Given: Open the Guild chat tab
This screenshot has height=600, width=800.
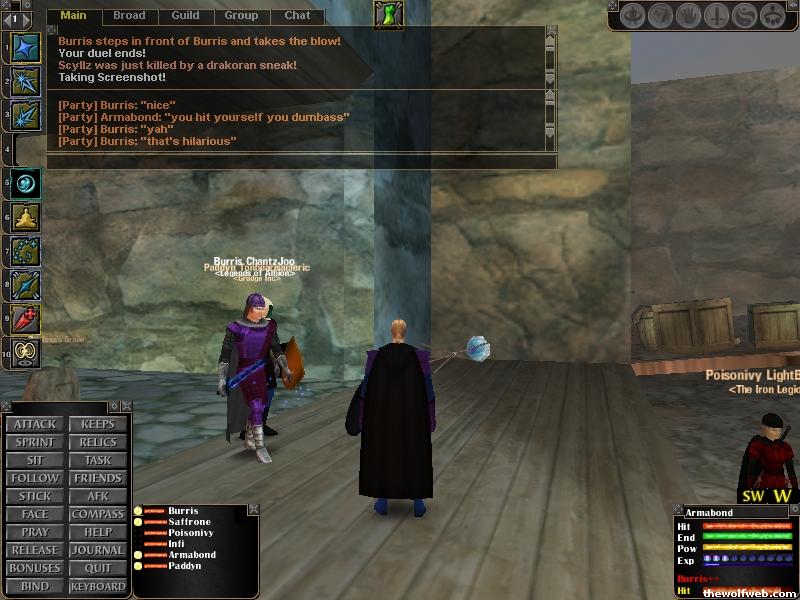Looking at the screenshot, I should (x=185, y=15).
